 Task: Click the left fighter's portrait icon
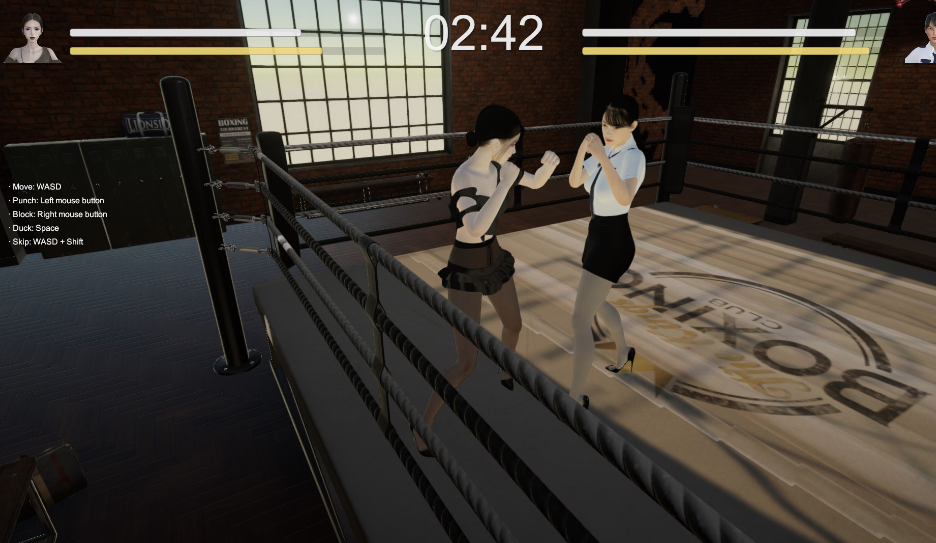pyautogui.click(x=32, y=38)
